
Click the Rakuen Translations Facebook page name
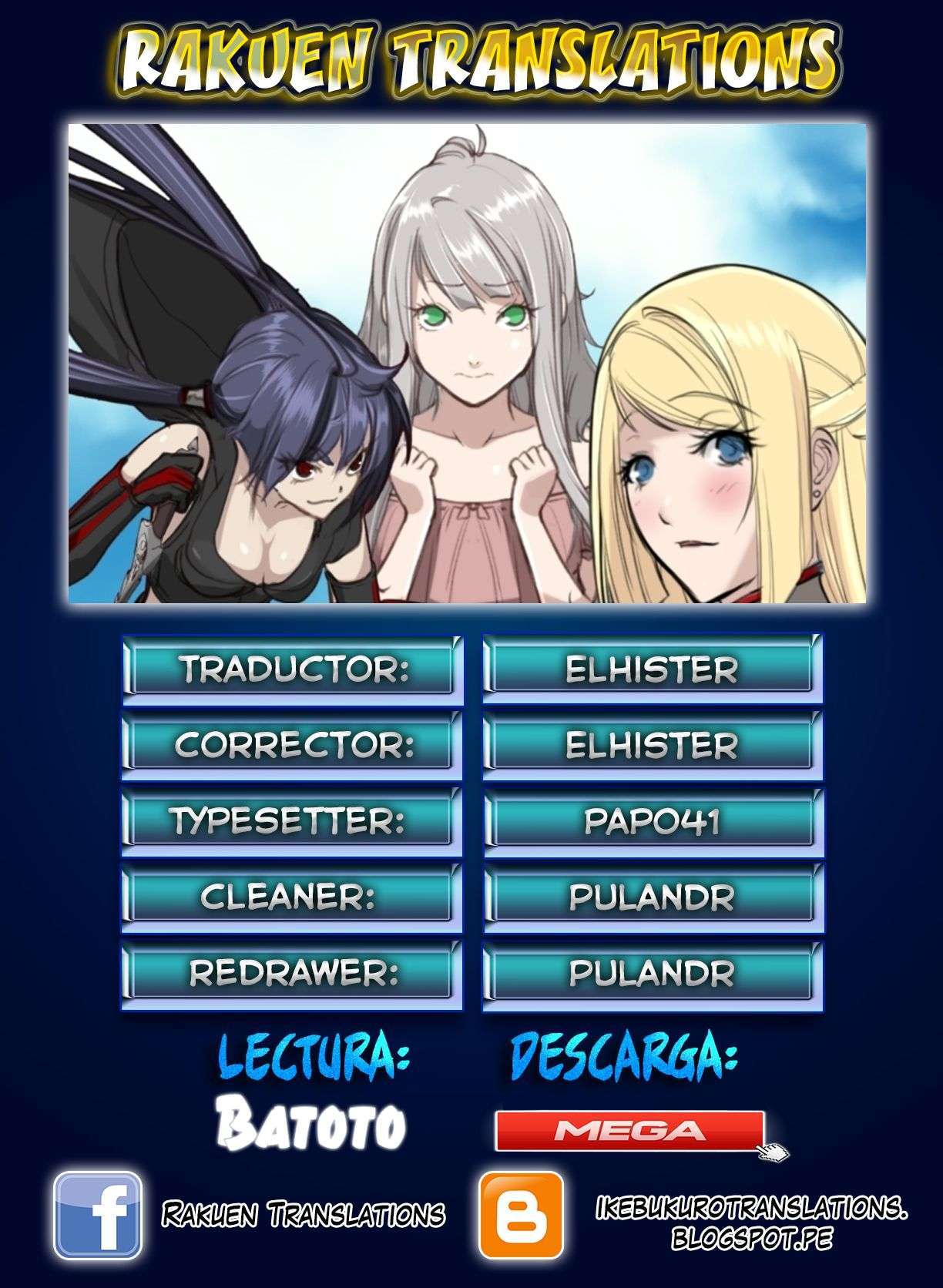pyautogui.click(x=303, y=1214)
